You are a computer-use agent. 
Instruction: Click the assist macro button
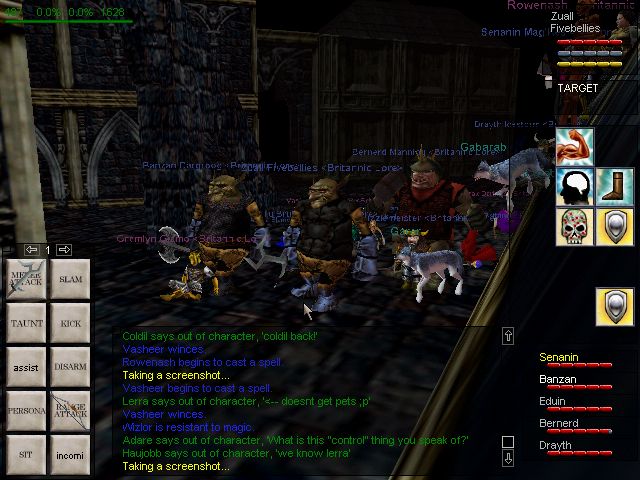[x=27, y=367]
